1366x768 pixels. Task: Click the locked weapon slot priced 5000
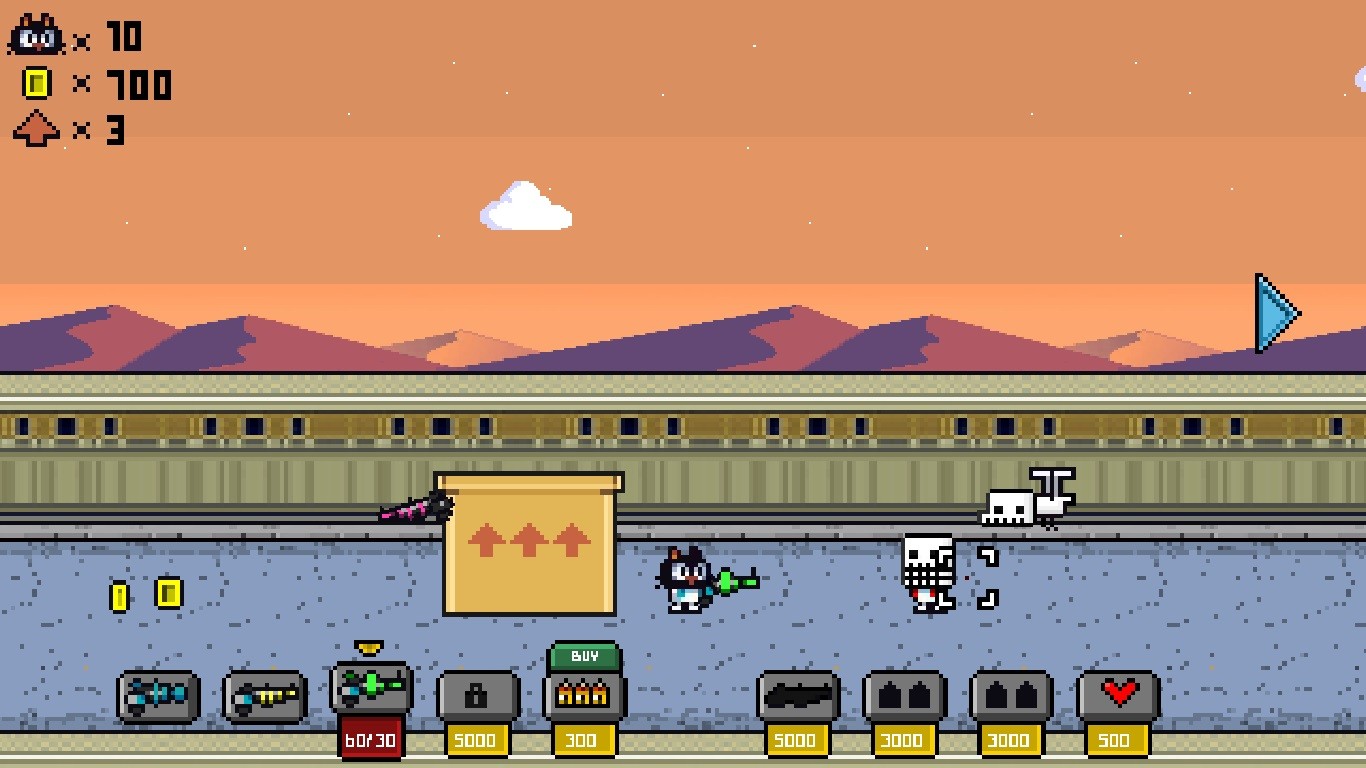point(477,695)
